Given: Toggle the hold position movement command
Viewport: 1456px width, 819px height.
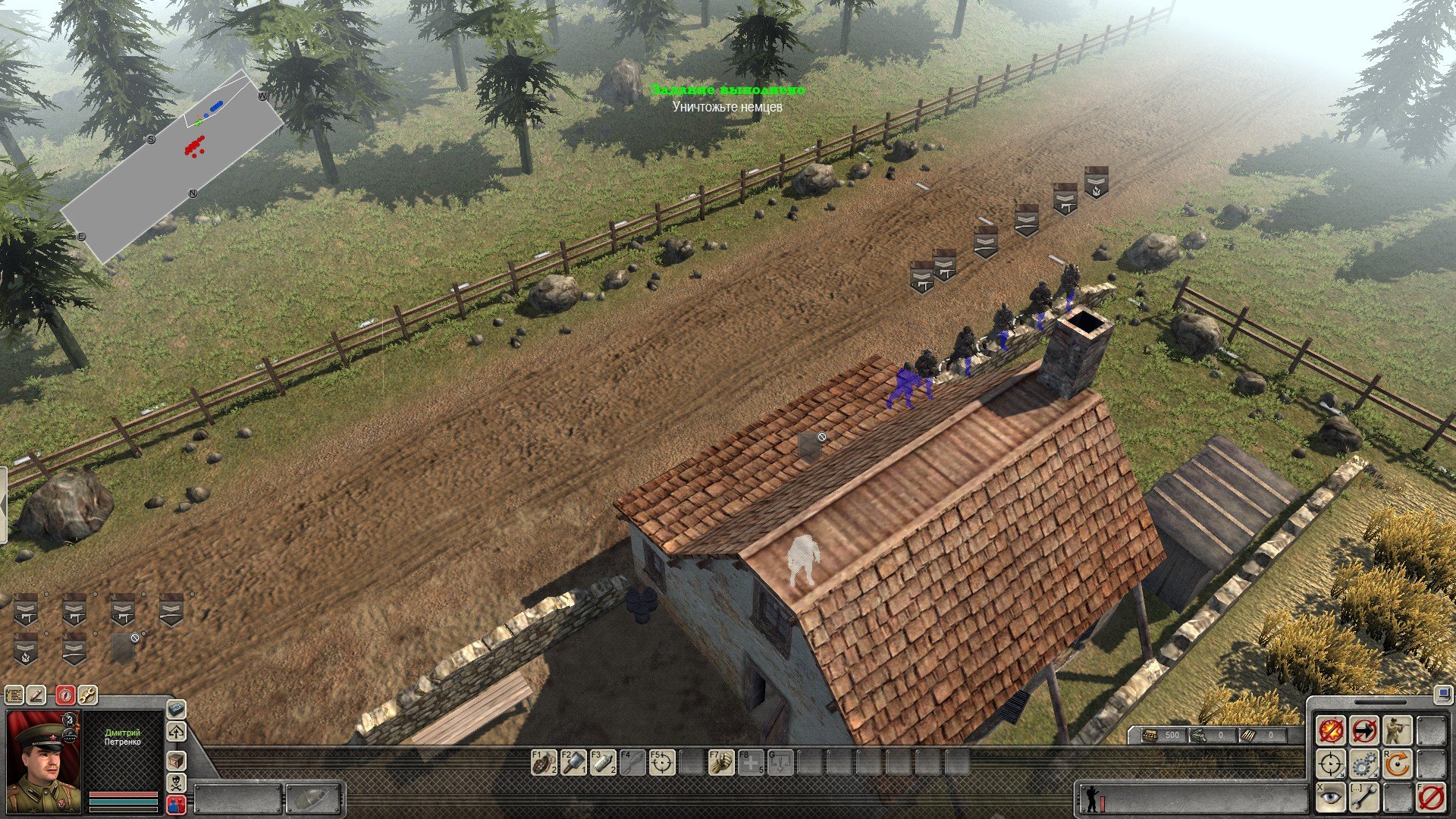Looking at the screenshot, I should coord(1364,731).
